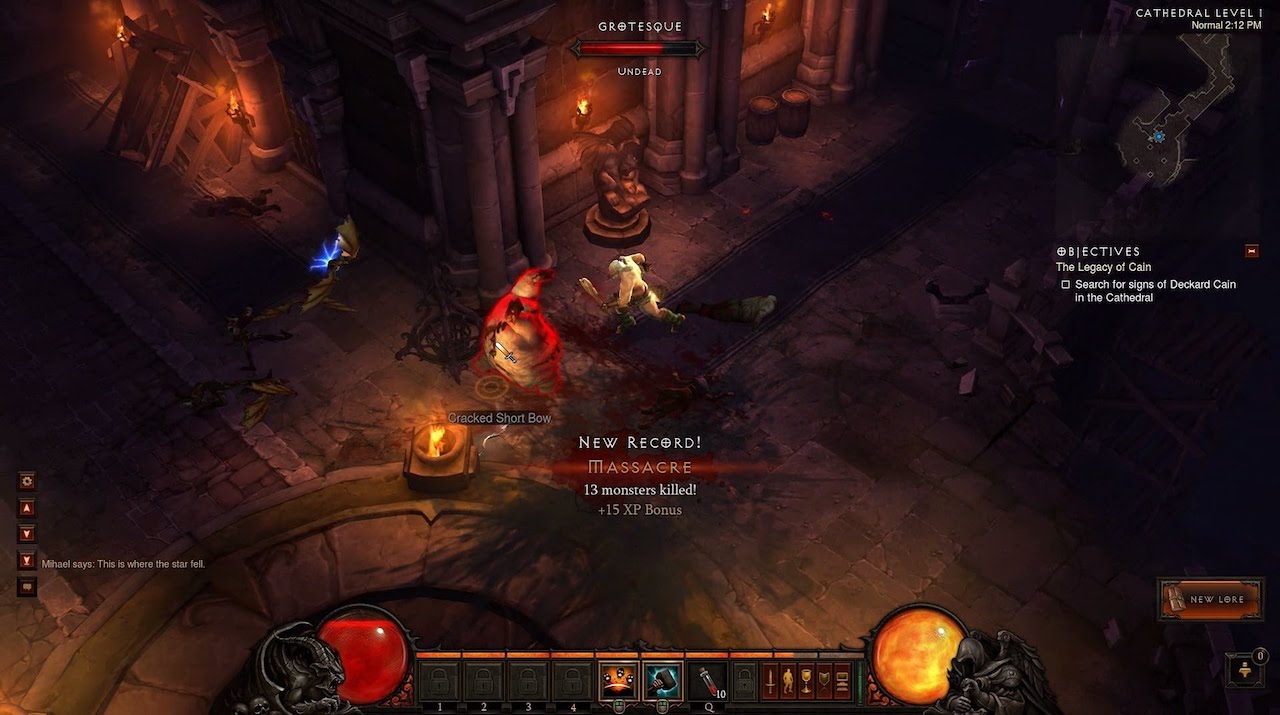Open the sword menu button
Screen dimensions: 1280x715
pyautogui.click(x=771, y=681)
